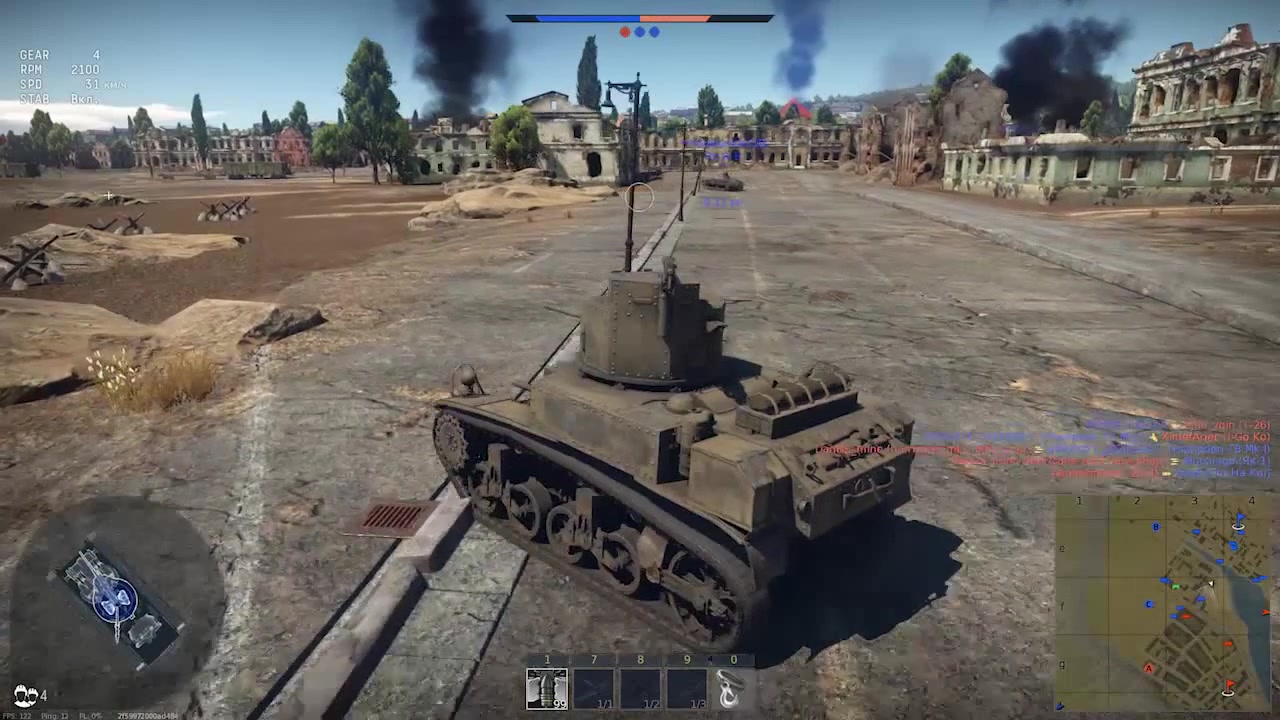Toggle empty artillery slot 7
The height and width of the screenshot is (720, 1280).
tap(594, 687)
